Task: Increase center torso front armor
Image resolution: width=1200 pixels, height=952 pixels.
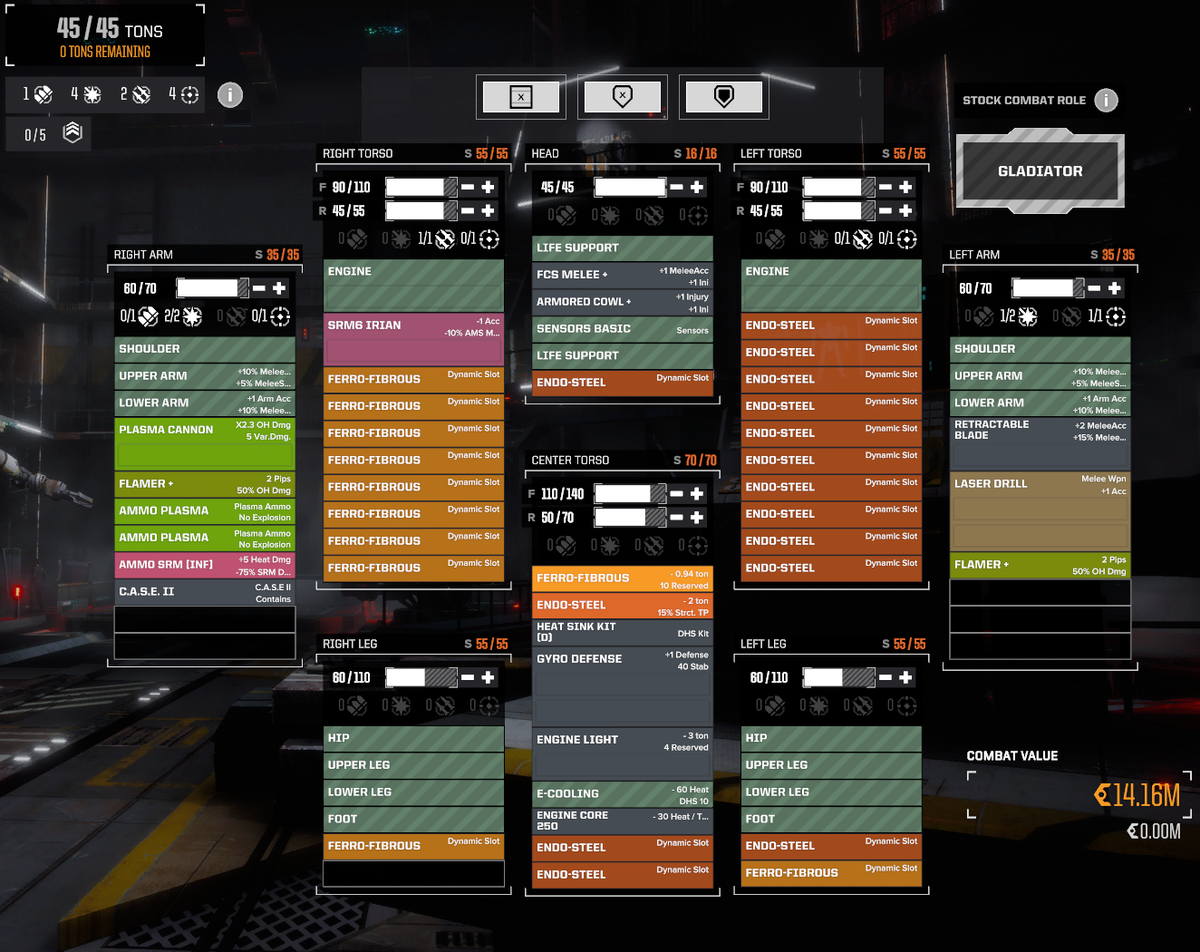Action: [x=697, y=493]
